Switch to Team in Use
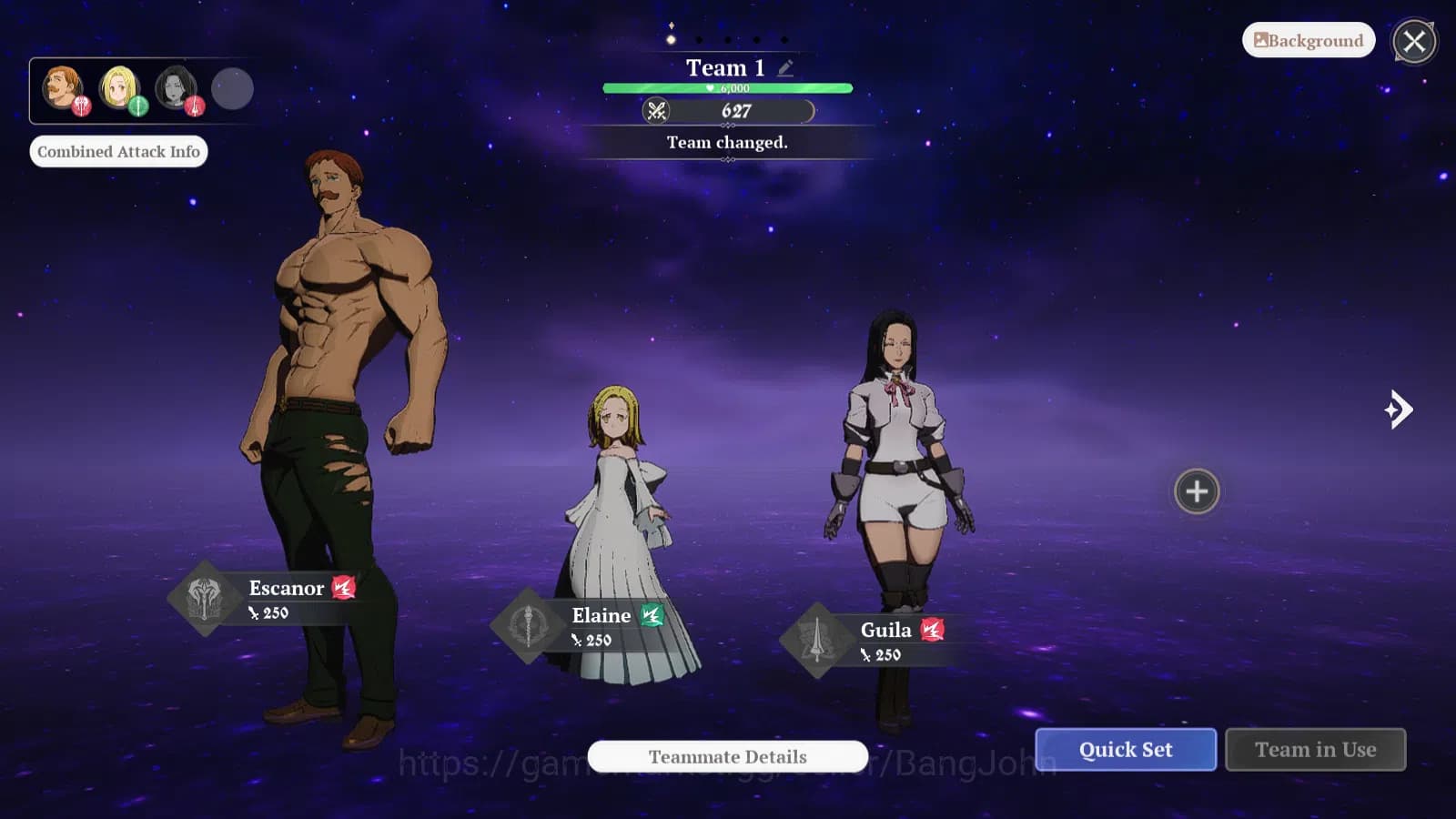This screenshot has width=1456, height=819. (x=1316, y=749)
